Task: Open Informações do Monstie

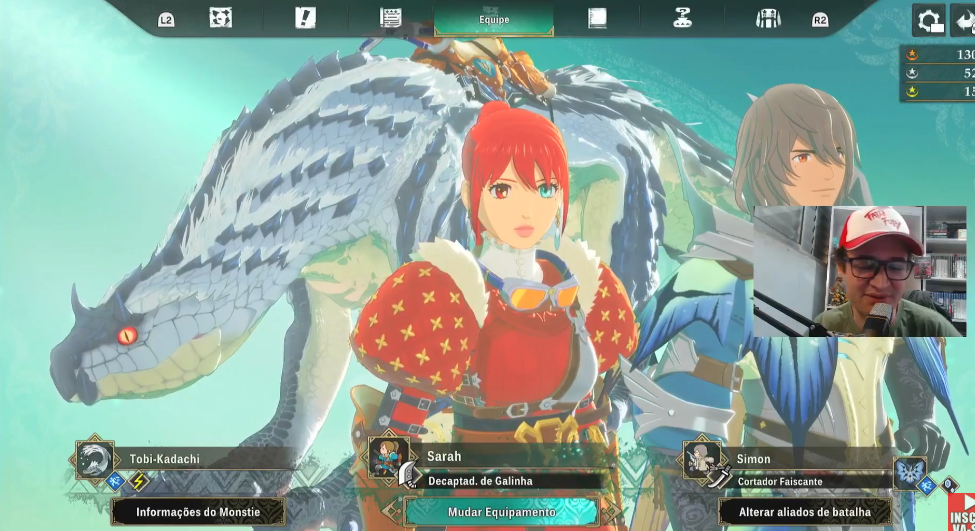Action: 198,512
